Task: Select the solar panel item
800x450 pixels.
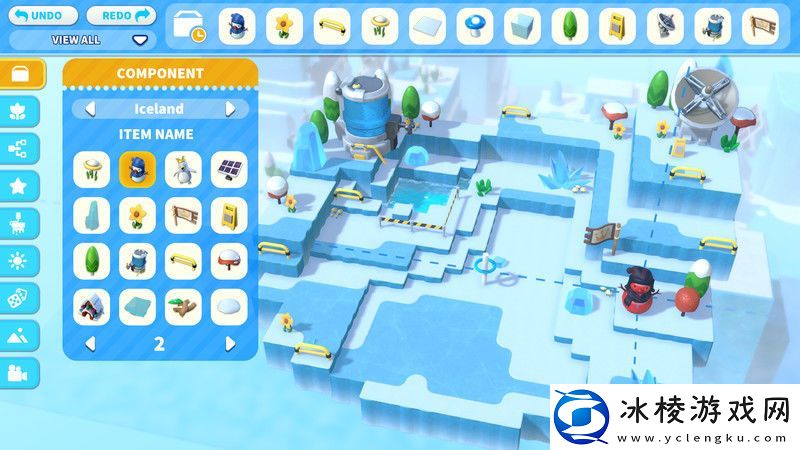Action: click(229, 169)
